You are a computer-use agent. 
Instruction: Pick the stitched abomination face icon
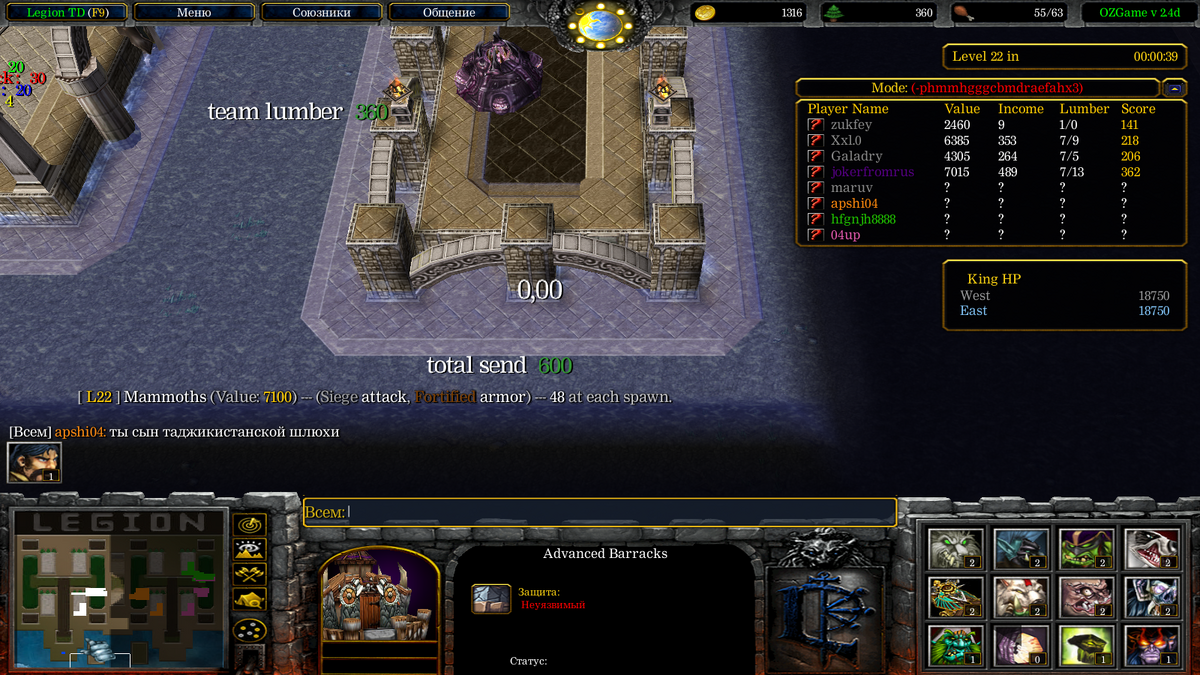click(x=1085, y=597)
